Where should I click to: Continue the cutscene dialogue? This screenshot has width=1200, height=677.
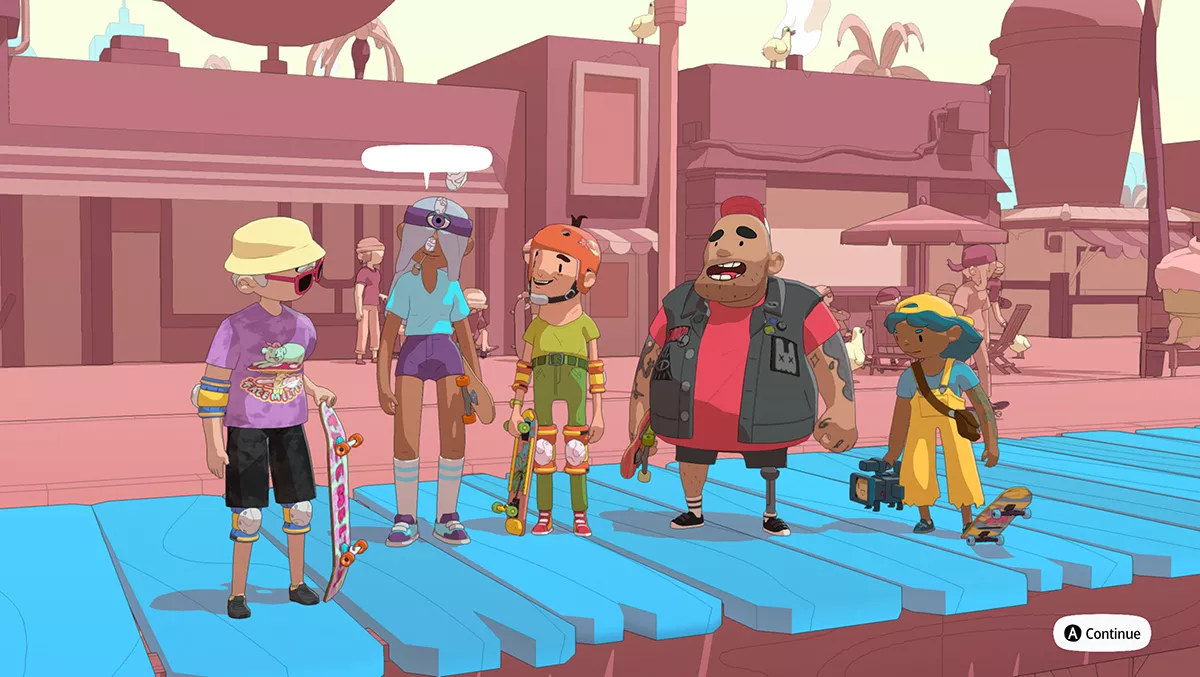1101,633
